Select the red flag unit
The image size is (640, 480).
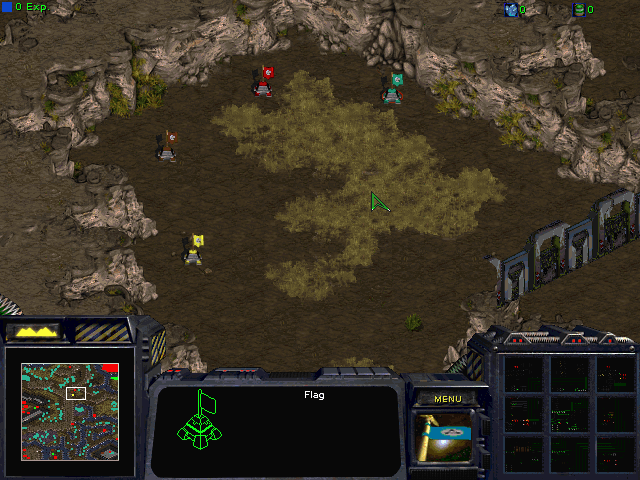point(265,82)
